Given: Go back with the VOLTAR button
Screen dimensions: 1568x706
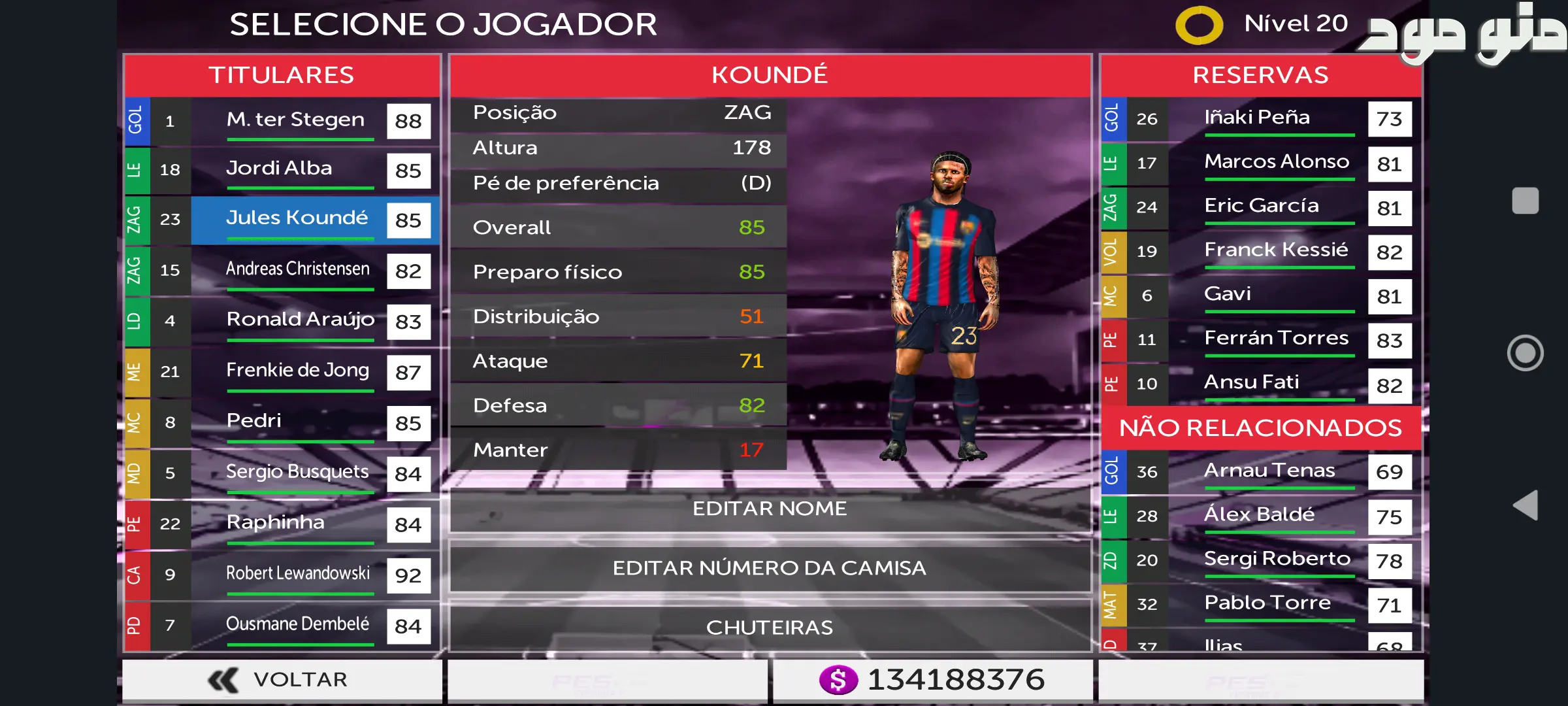Looking at the screenshot, I should 281,680.
